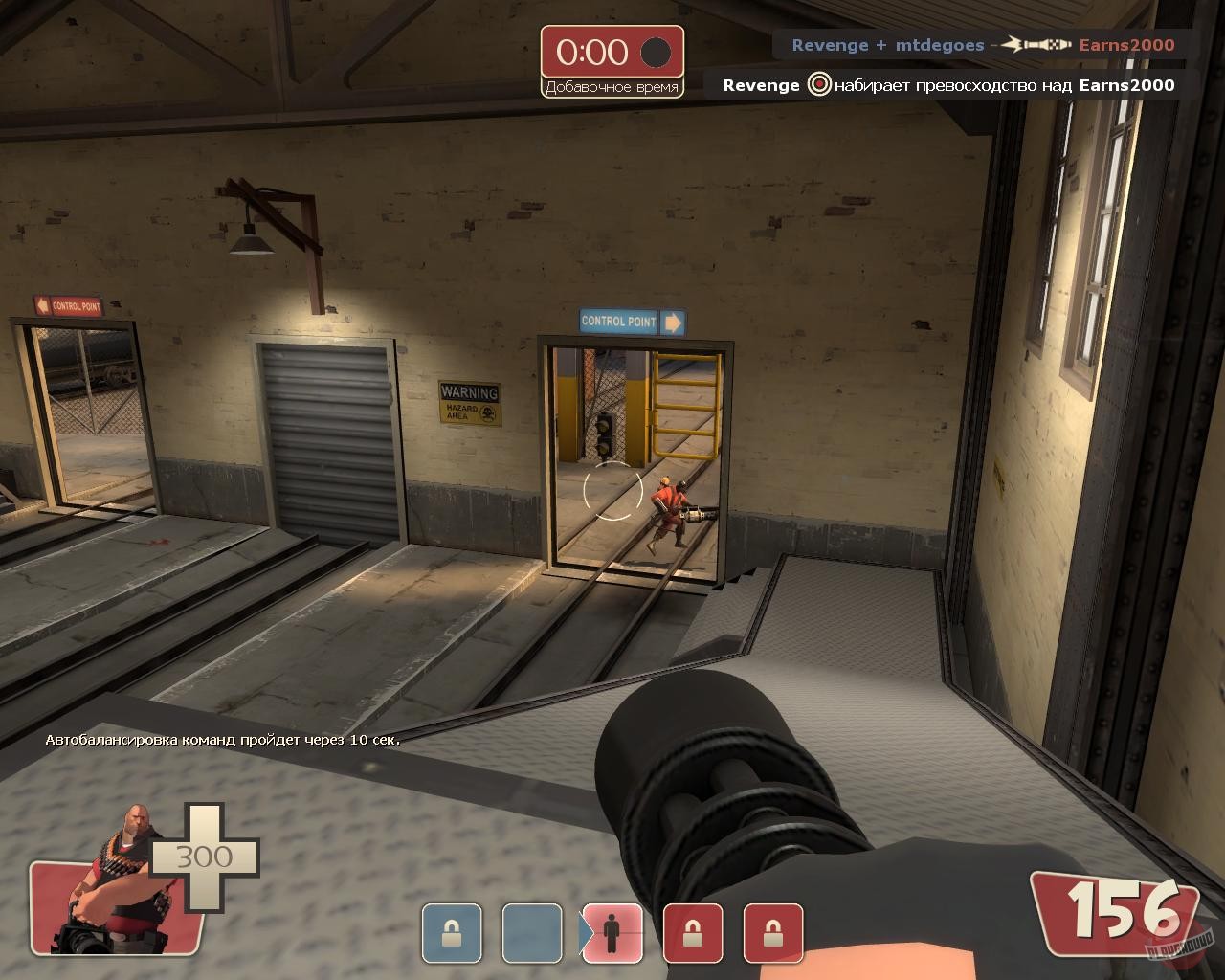Click the blue arrow on the right CONTROL POINT sign

676,323
